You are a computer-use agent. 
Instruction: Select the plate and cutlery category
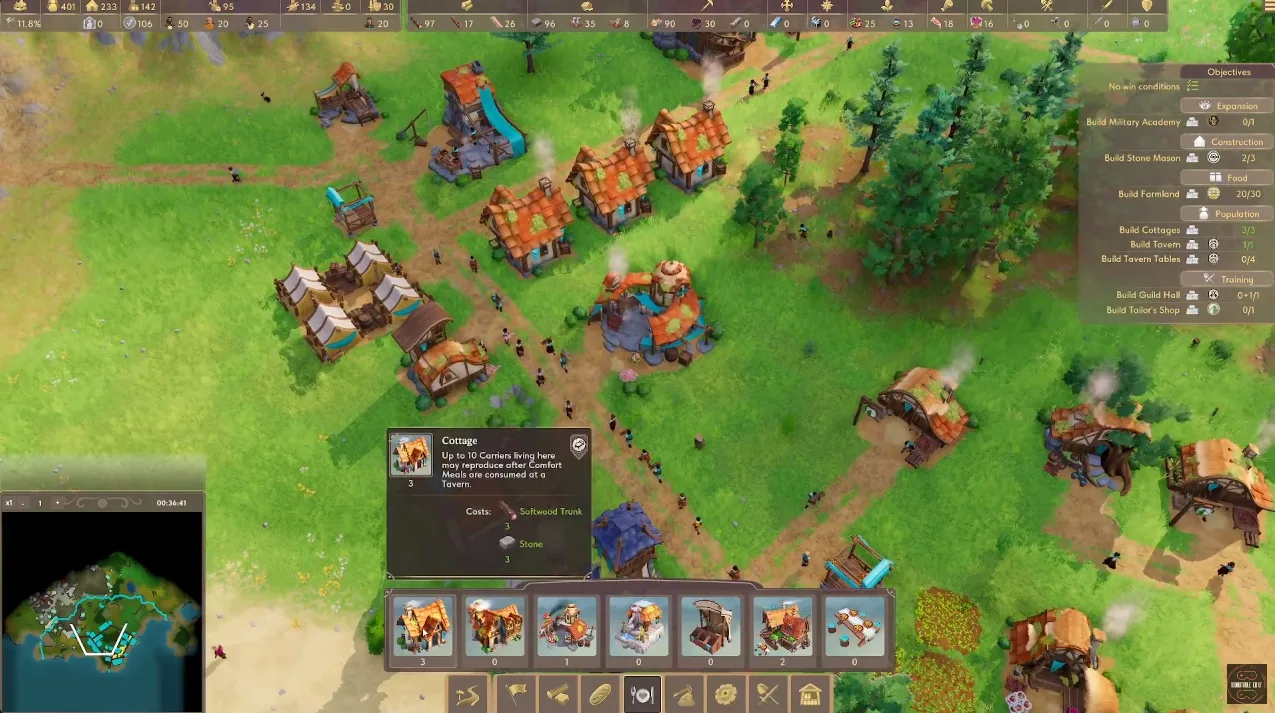point(641,693)
